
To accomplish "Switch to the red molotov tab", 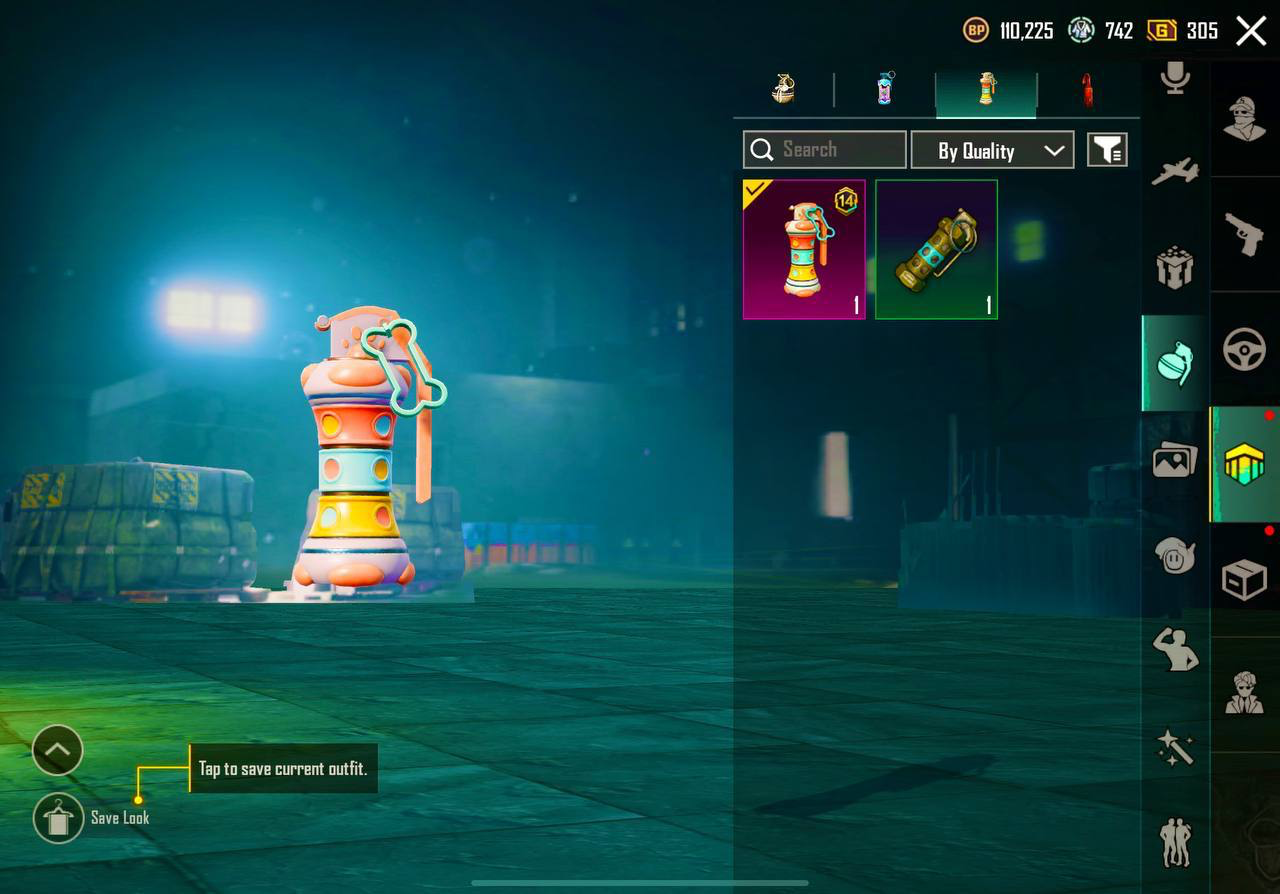I will pyautogui.click(x=1087, y=90).
